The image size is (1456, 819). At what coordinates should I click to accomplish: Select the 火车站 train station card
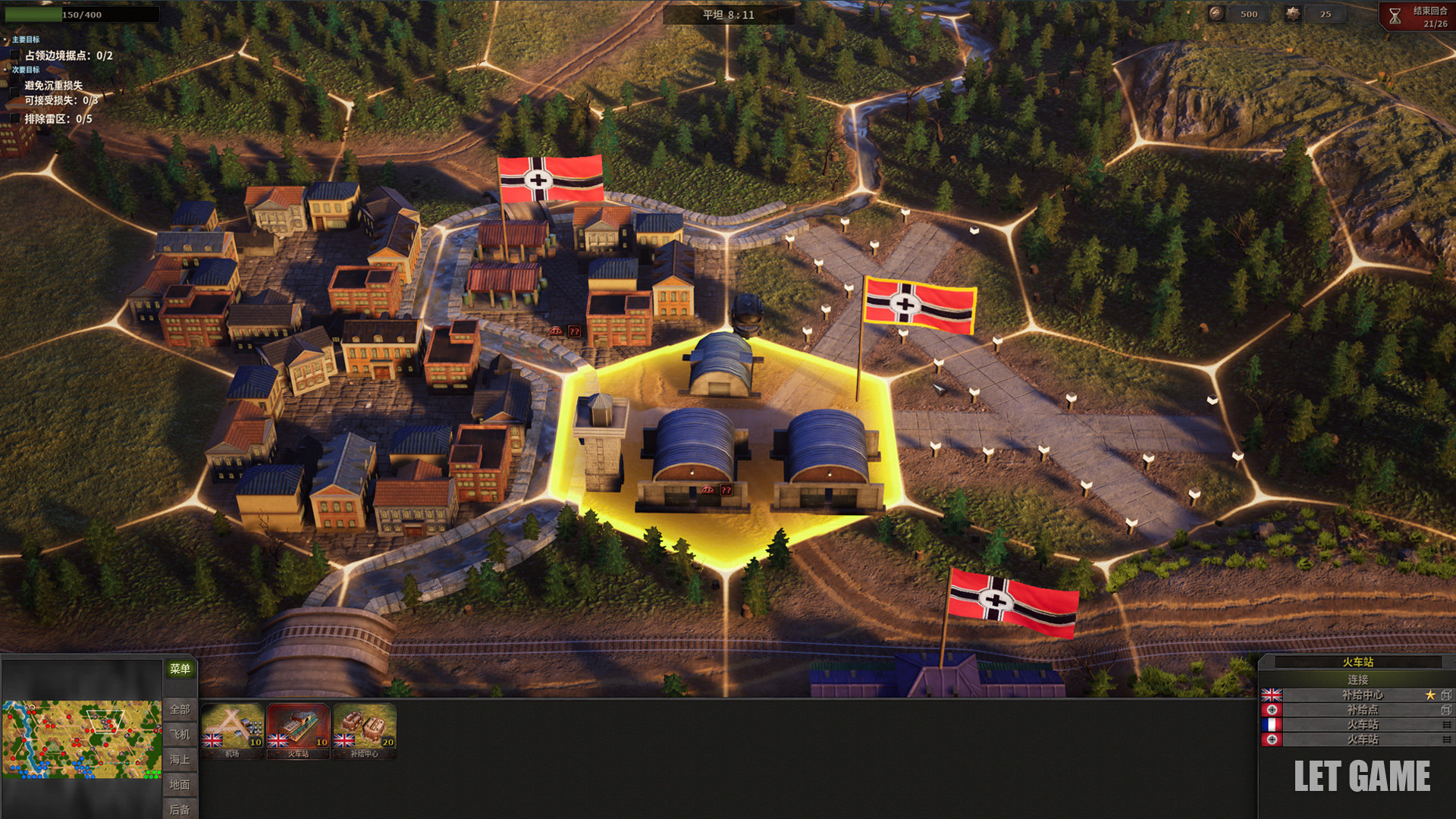tap(298, 730)
